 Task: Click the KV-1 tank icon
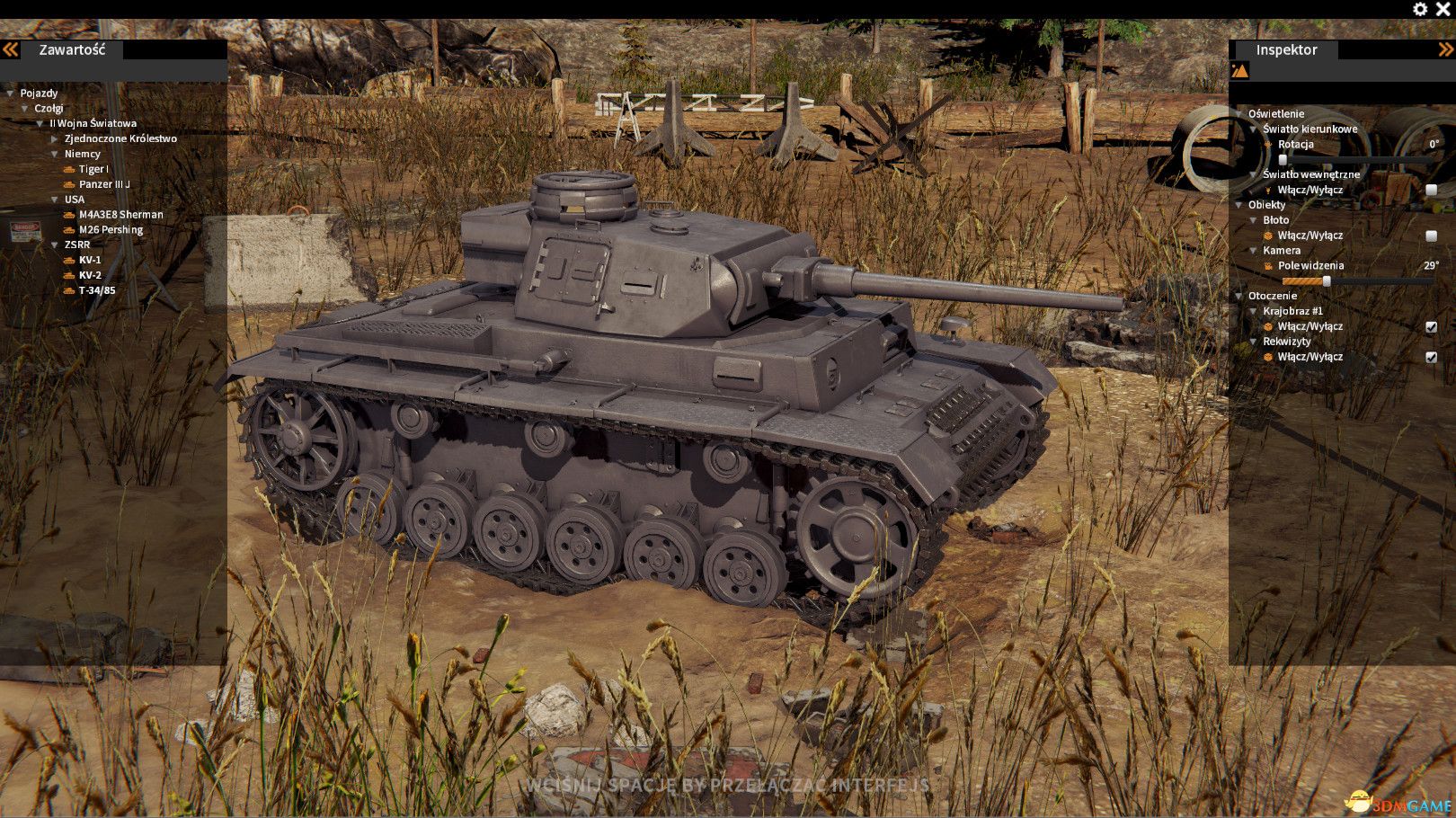point(70,259)
